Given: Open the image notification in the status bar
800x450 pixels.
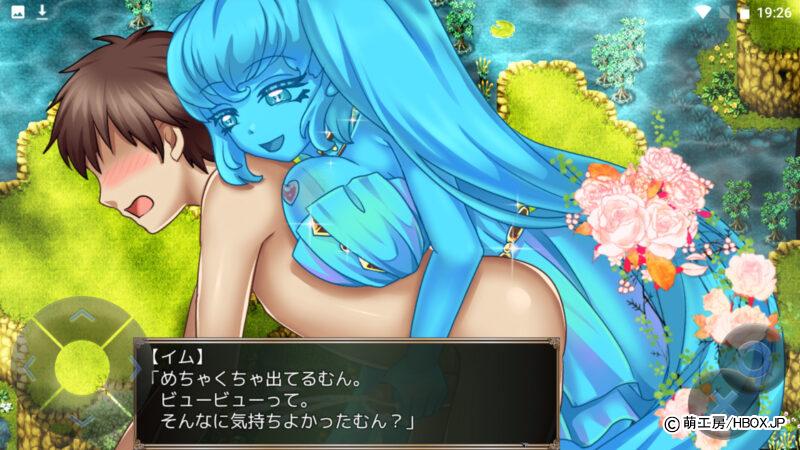Looking at the screenshot, I should [x=17, y=12].
